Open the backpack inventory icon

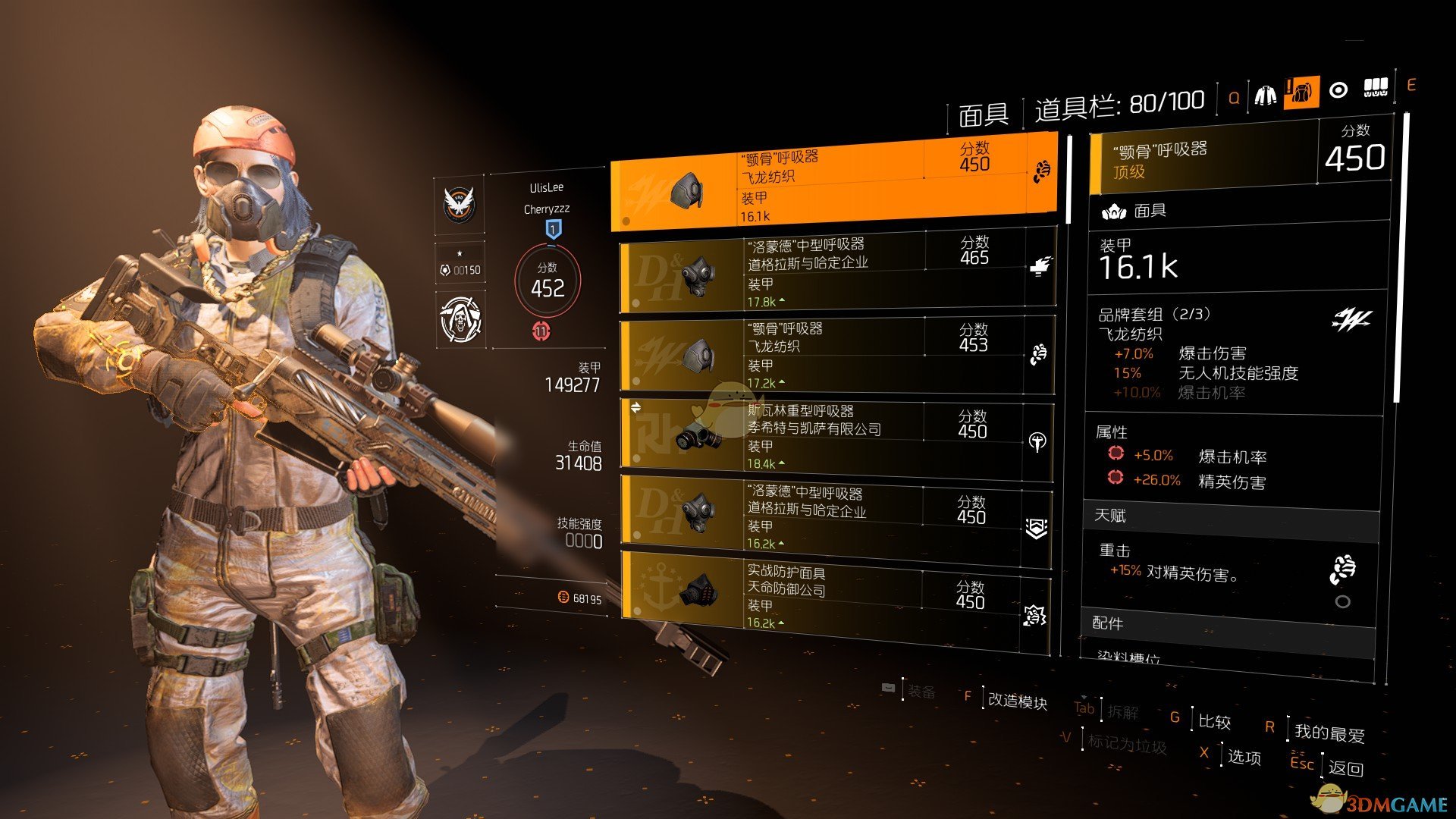click(1303, 89)
